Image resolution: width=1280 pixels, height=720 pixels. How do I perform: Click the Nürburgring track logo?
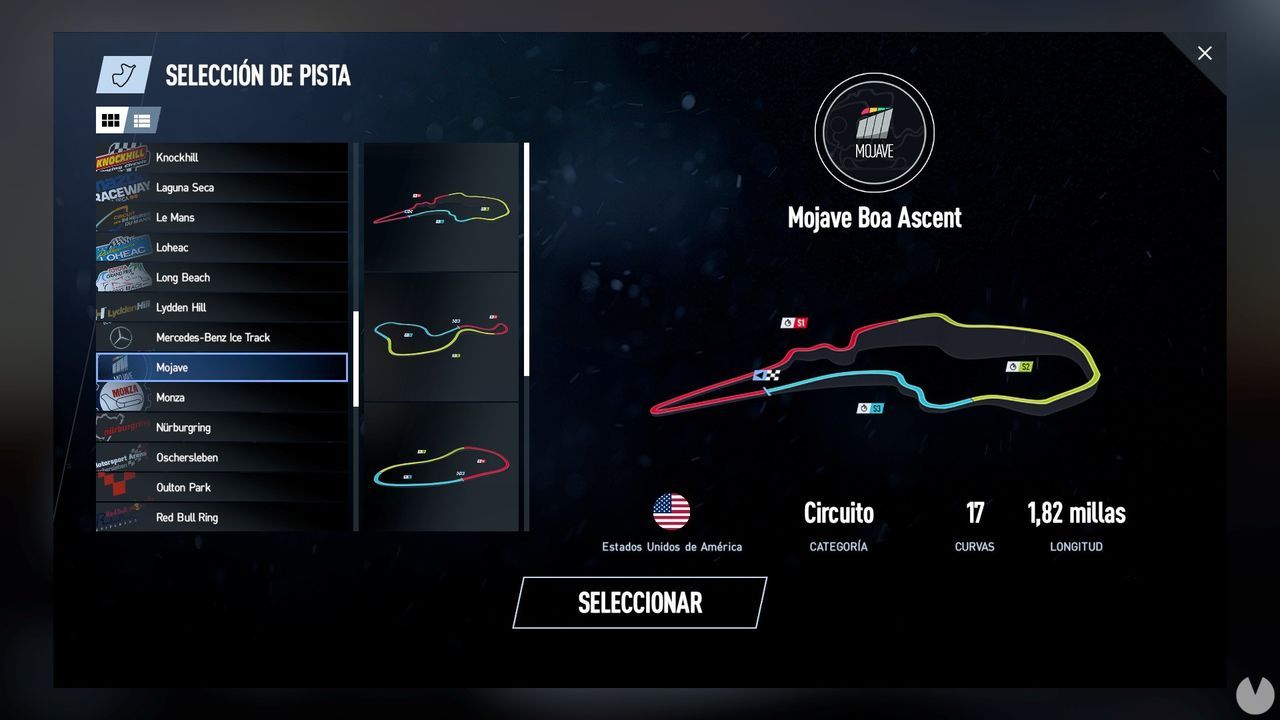[120, 427]
